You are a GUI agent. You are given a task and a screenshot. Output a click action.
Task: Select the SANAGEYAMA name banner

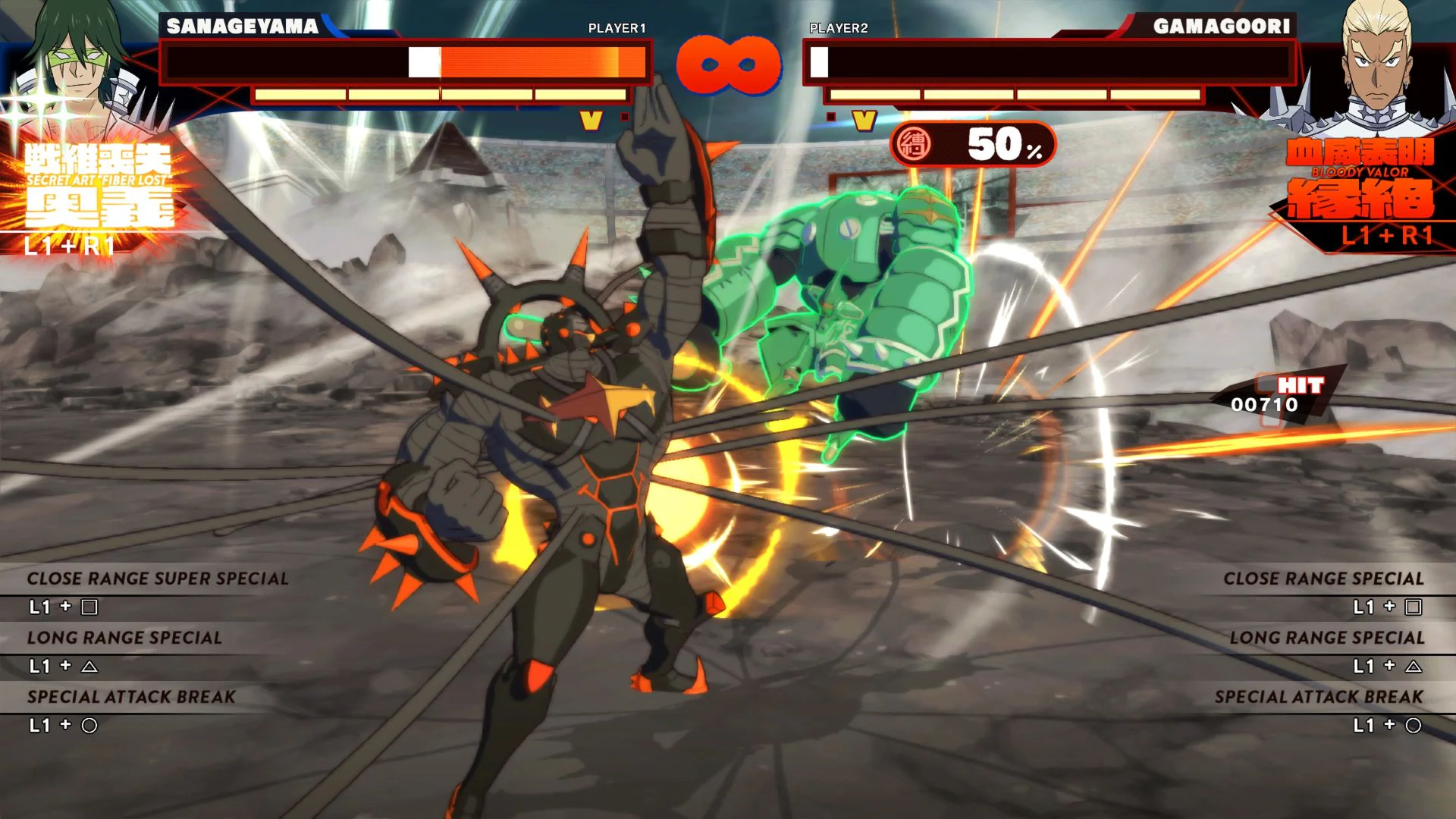(x=243, y=25)
